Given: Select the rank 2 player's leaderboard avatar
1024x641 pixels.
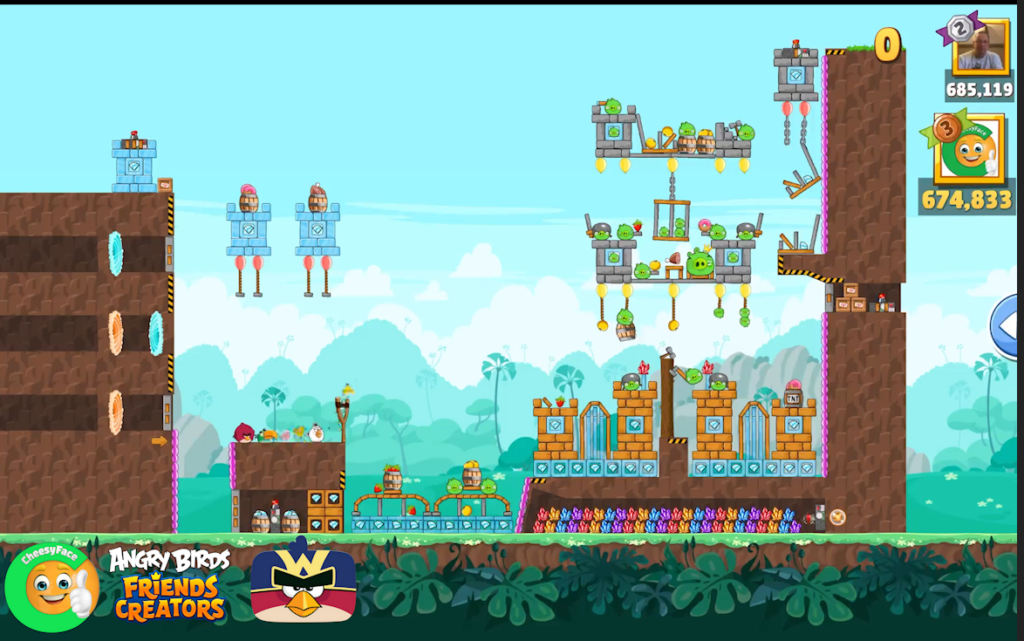Looking at the screenshot, I should point(979,46).
